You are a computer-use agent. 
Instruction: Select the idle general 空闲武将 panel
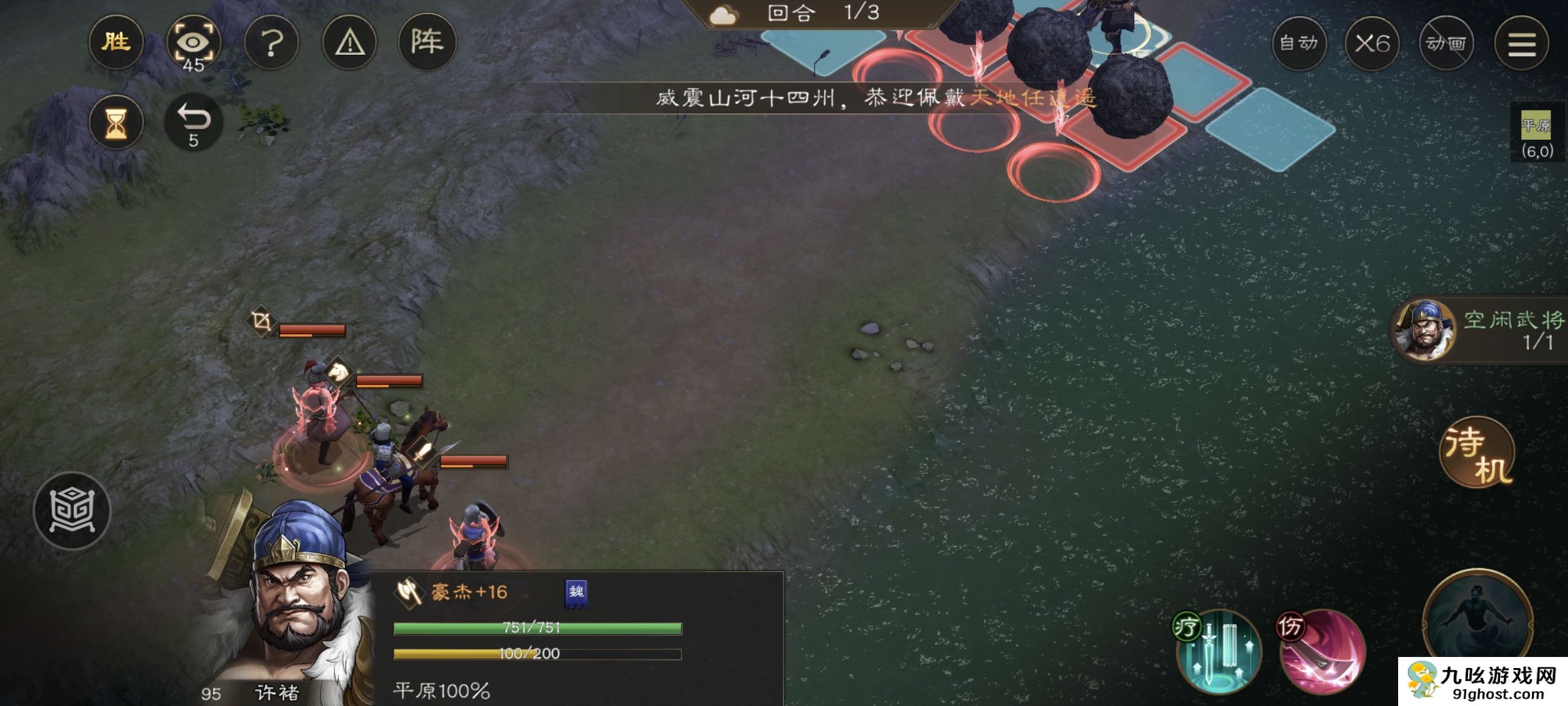[1480, 330]
